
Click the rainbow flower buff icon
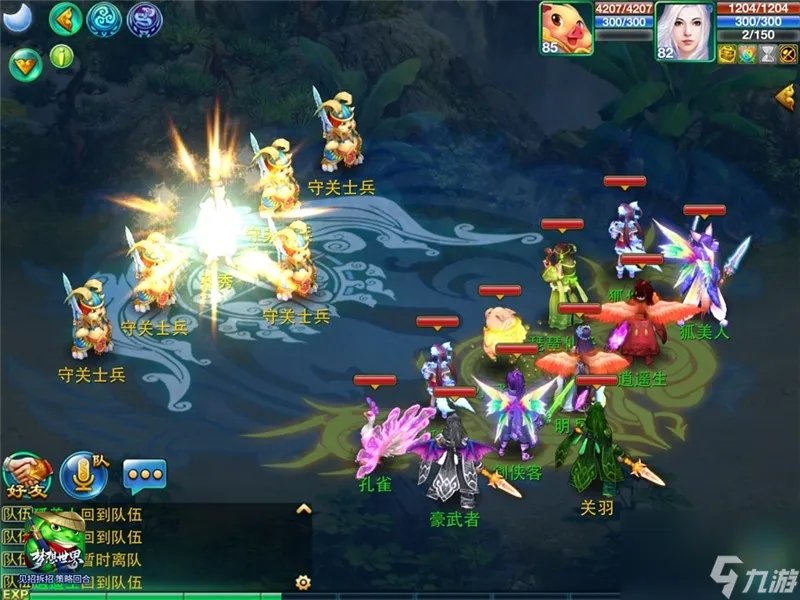click(x=746, y=52)
